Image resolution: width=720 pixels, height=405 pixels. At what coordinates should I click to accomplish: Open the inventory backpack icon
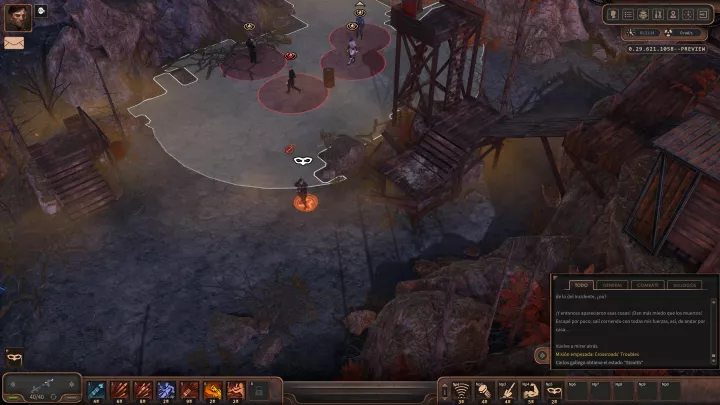[x=644, y=14]
